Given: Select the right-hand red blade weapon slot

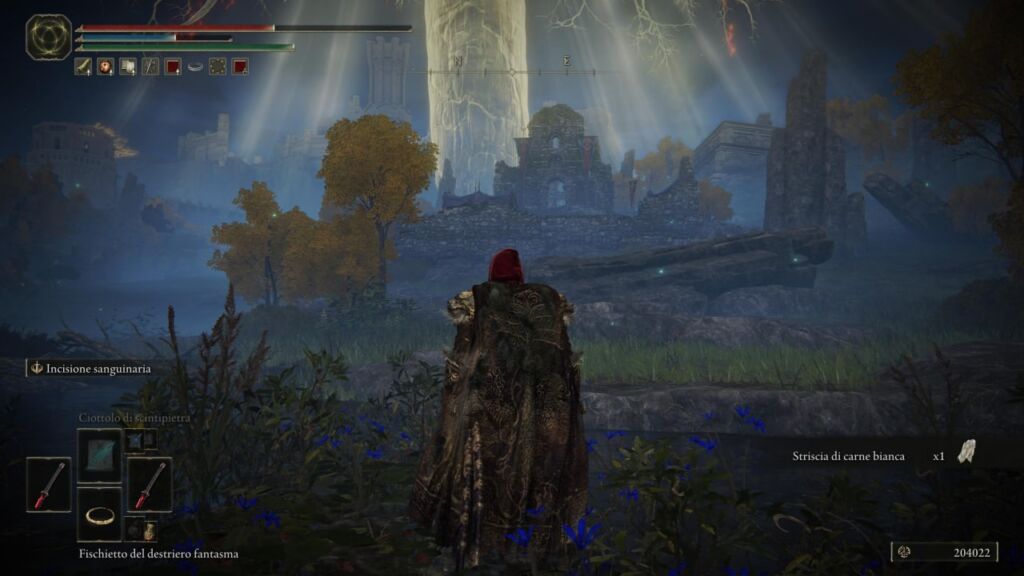Looking at the screenshot, I should [149, 485].
